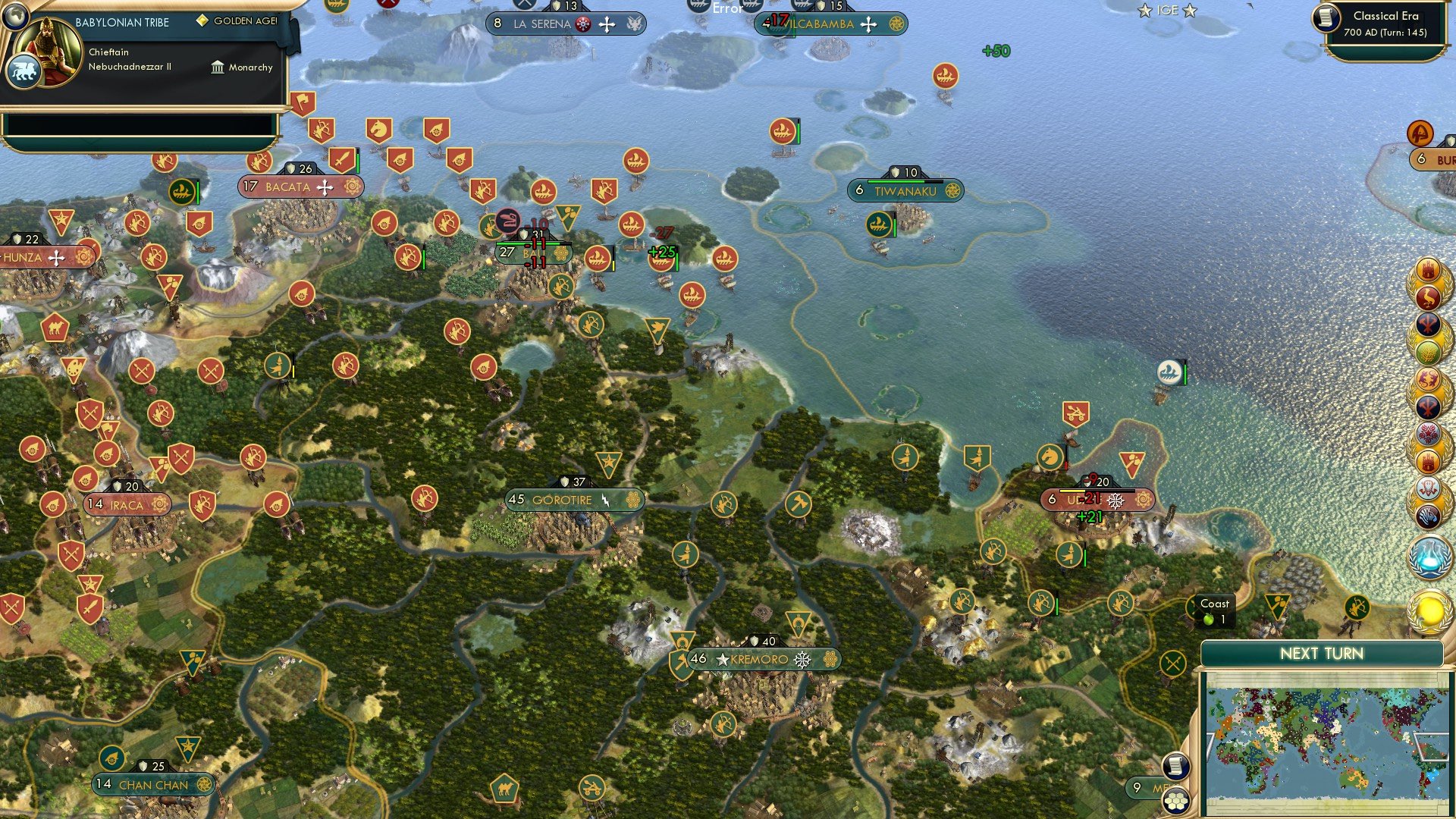1456x819 pixels.
Task: Click the Golden Age diamond indicator
Action: pyautogui.click(x=202, y=20)
